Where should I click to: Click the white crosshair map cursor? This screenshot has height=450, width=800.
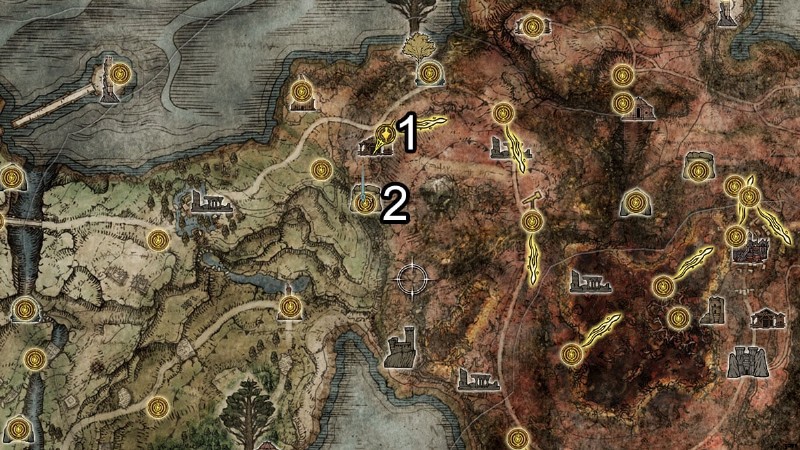[x=412, y=278]
